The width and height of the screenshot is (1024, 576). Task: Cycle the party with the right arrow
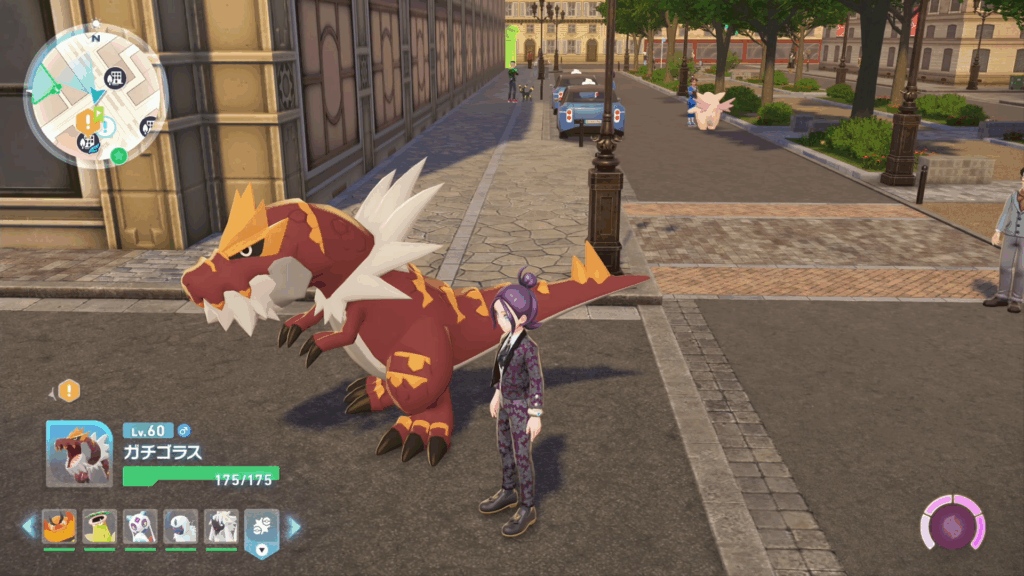[x=294, y=526]
